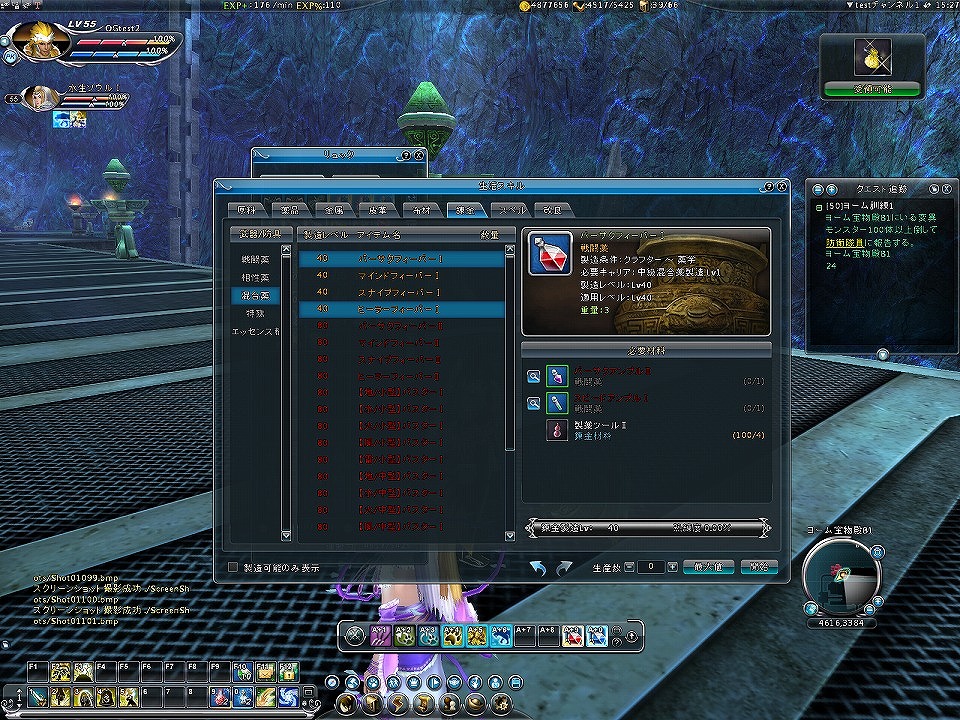Start crafting with the 開始 button
Image resolution: width=960 pixels, height=720 pixels.
tap(759, 567)
